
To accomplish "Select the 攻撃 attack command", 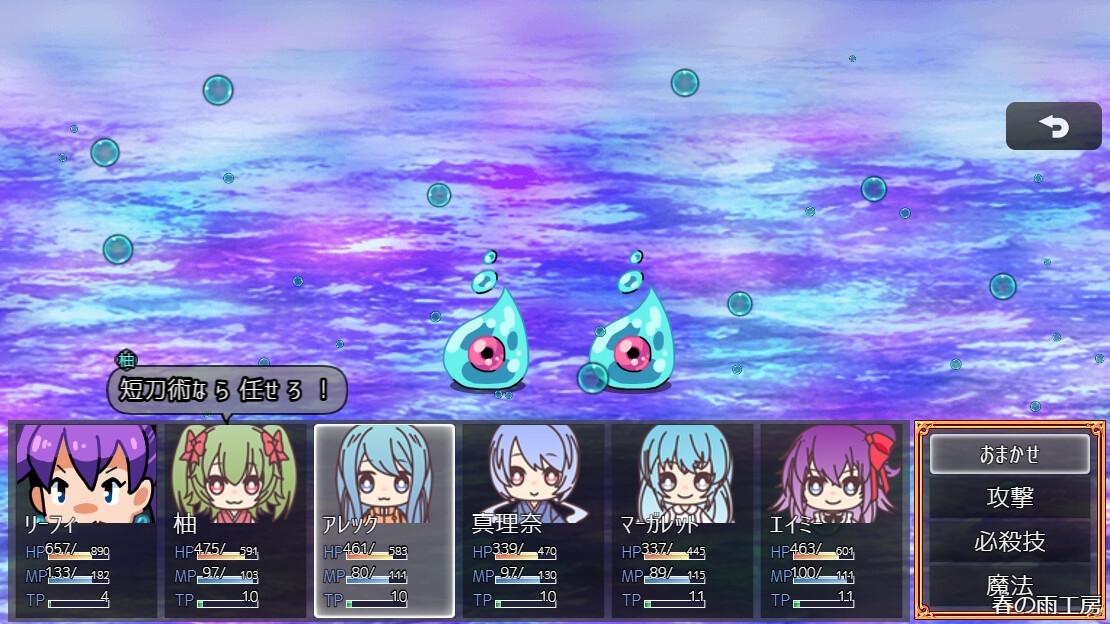I will (1009, 497).
